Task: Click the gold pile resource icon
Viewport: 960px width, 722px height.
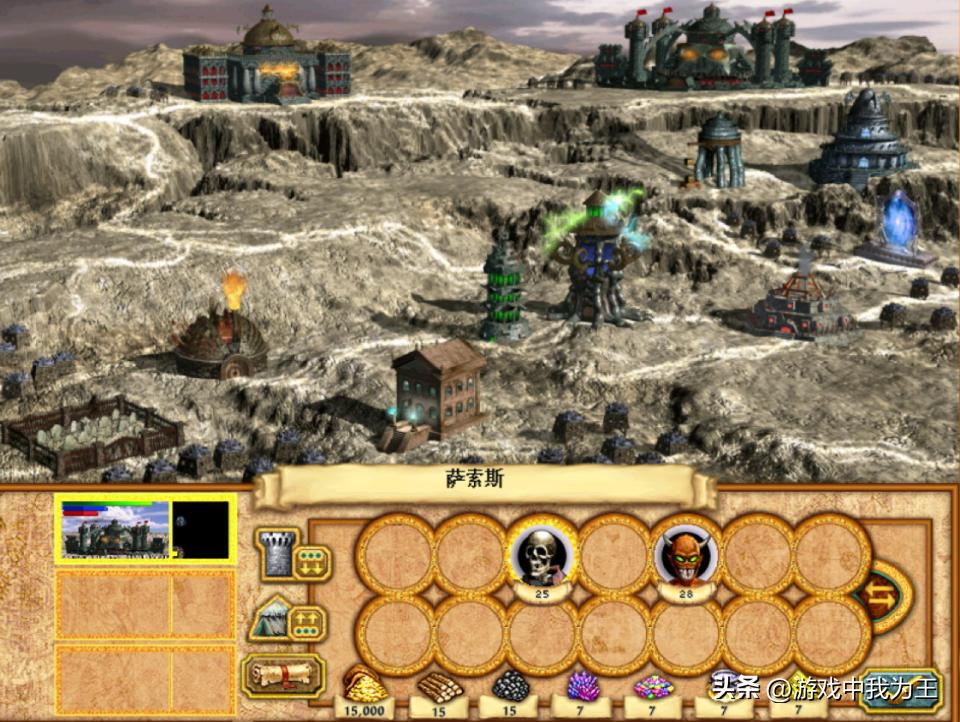Action: point(363,685)
